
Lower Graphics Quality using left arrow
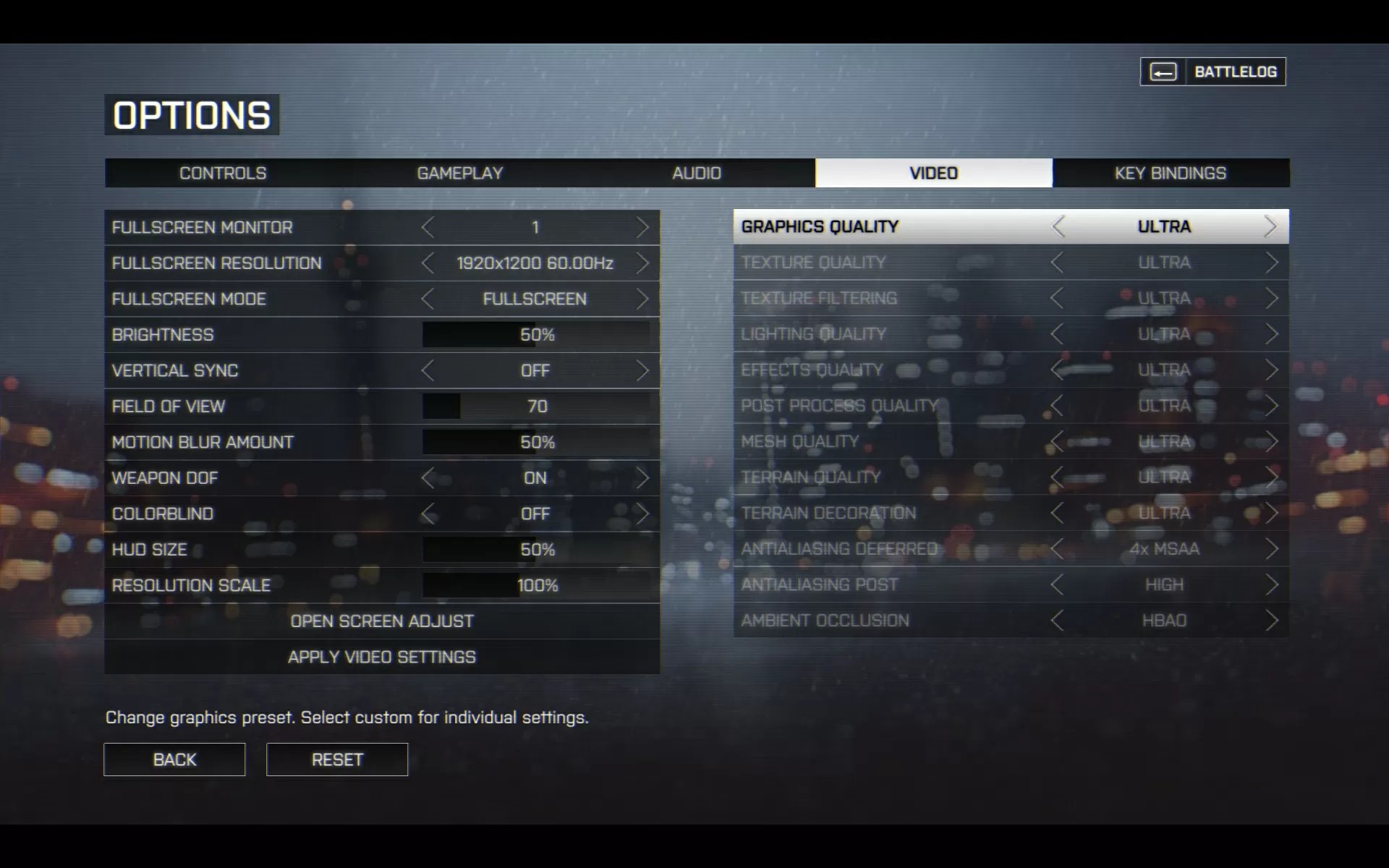tap(1059, 226)
